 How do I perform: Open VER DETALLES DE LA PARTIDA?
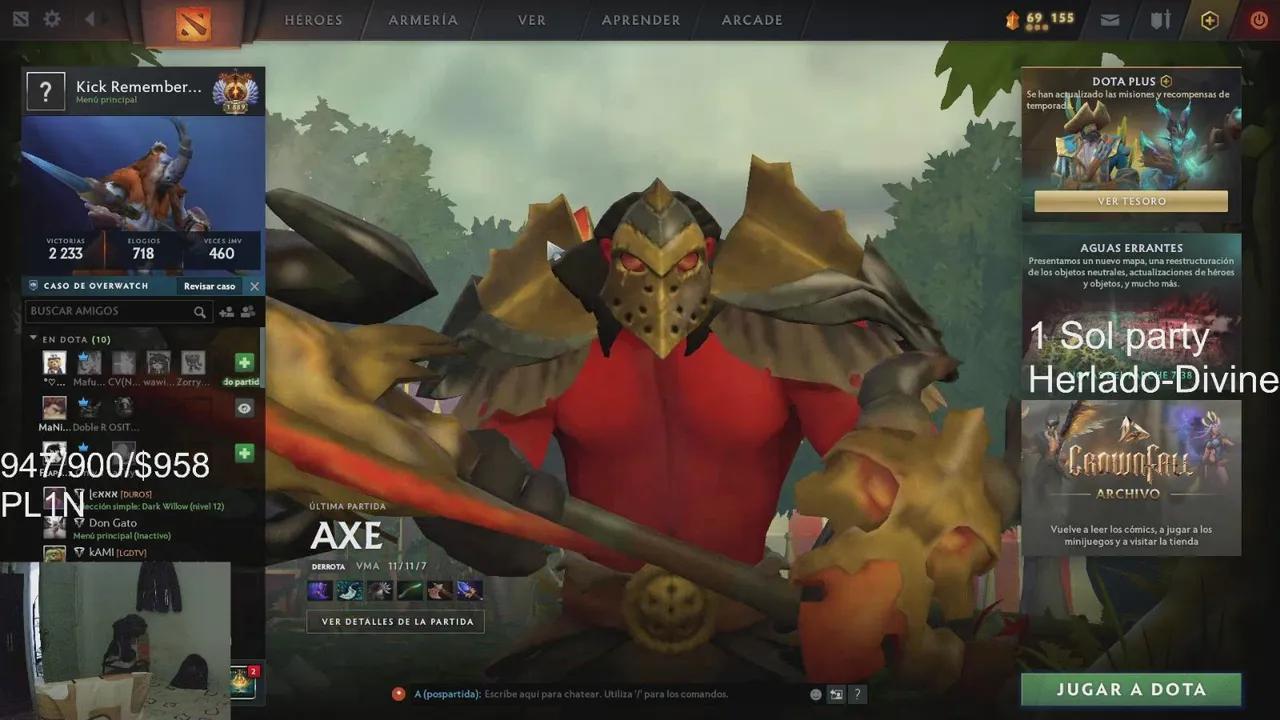pyautogui.click(x=394, y=621)
